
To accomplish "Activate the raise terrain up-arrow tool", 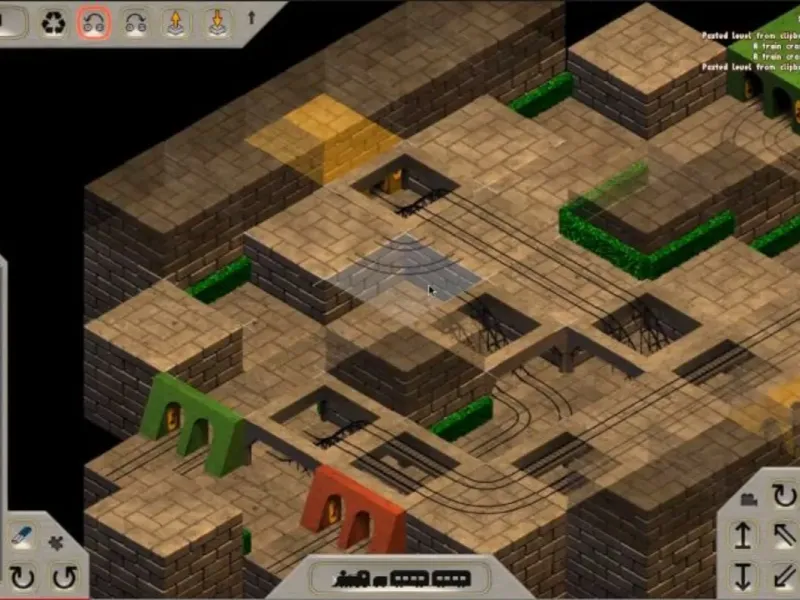I will coord(176,22).
